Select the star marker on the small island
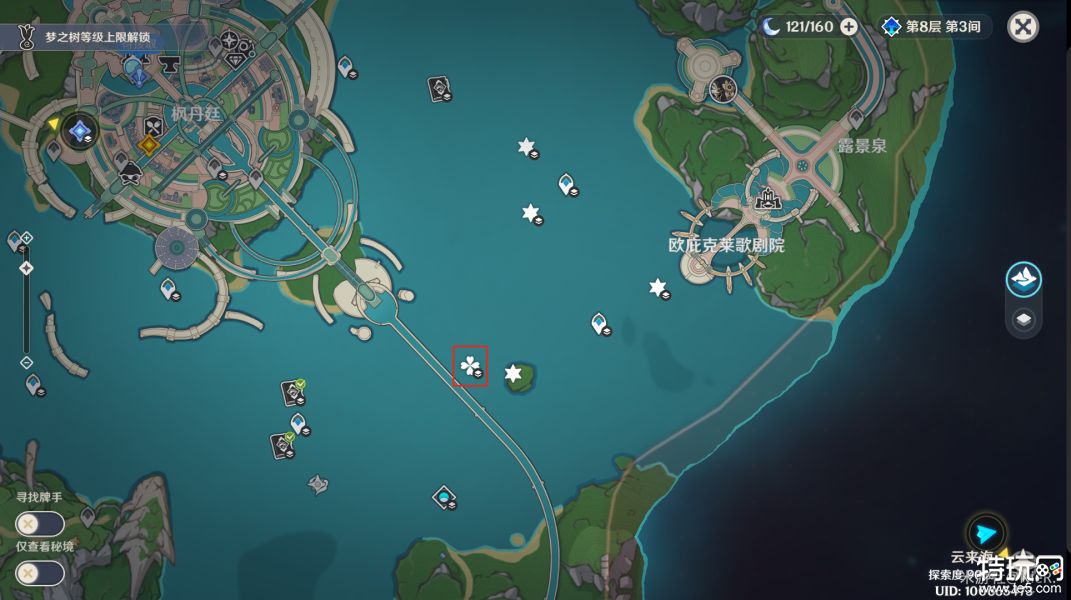Screen dimensions: 1071x600 (514, 374)
